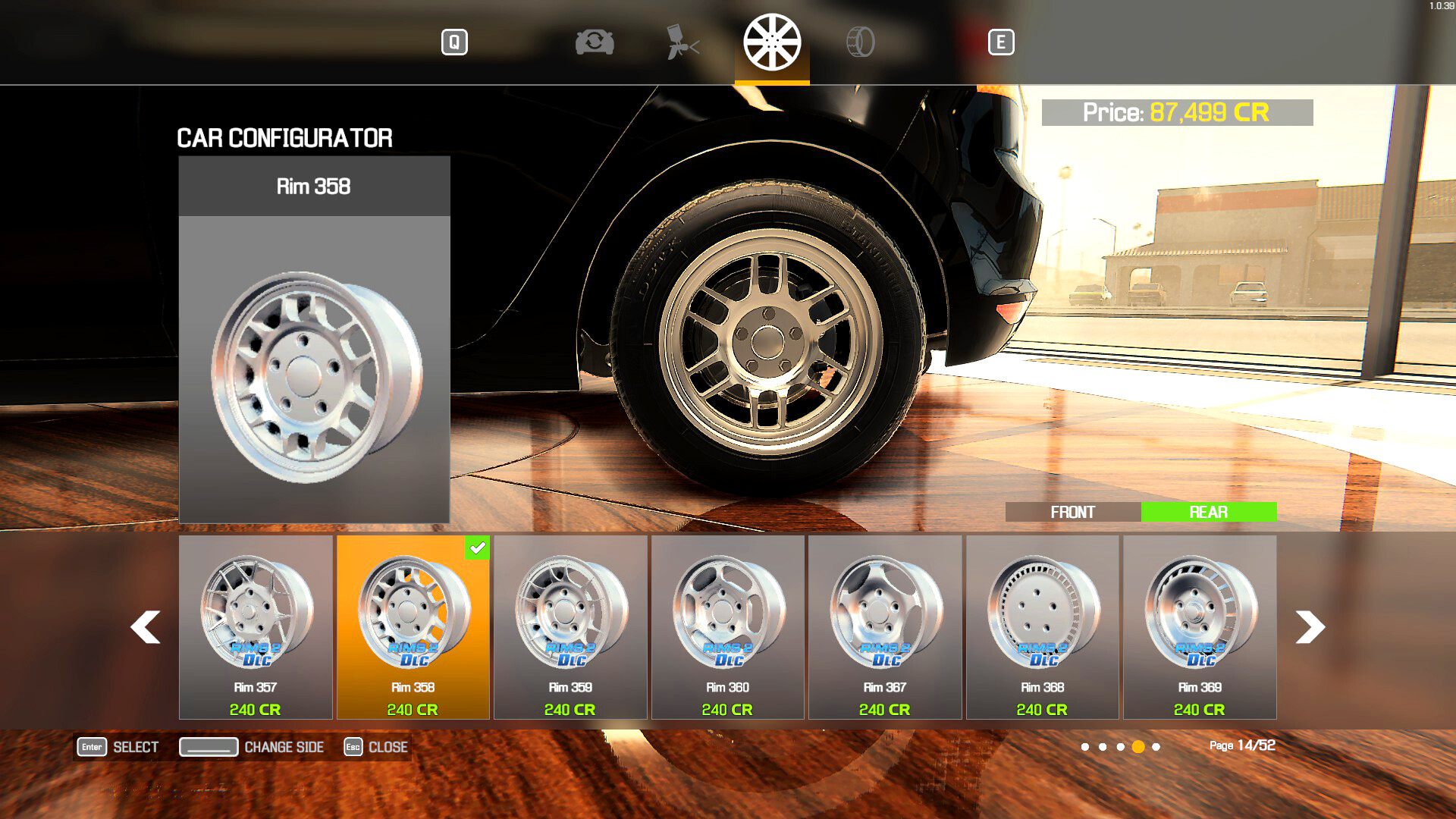Viewport: 1456px width, 819px height.
Task: Choose the Rim 367 wheel
Action: click(885, 626)
